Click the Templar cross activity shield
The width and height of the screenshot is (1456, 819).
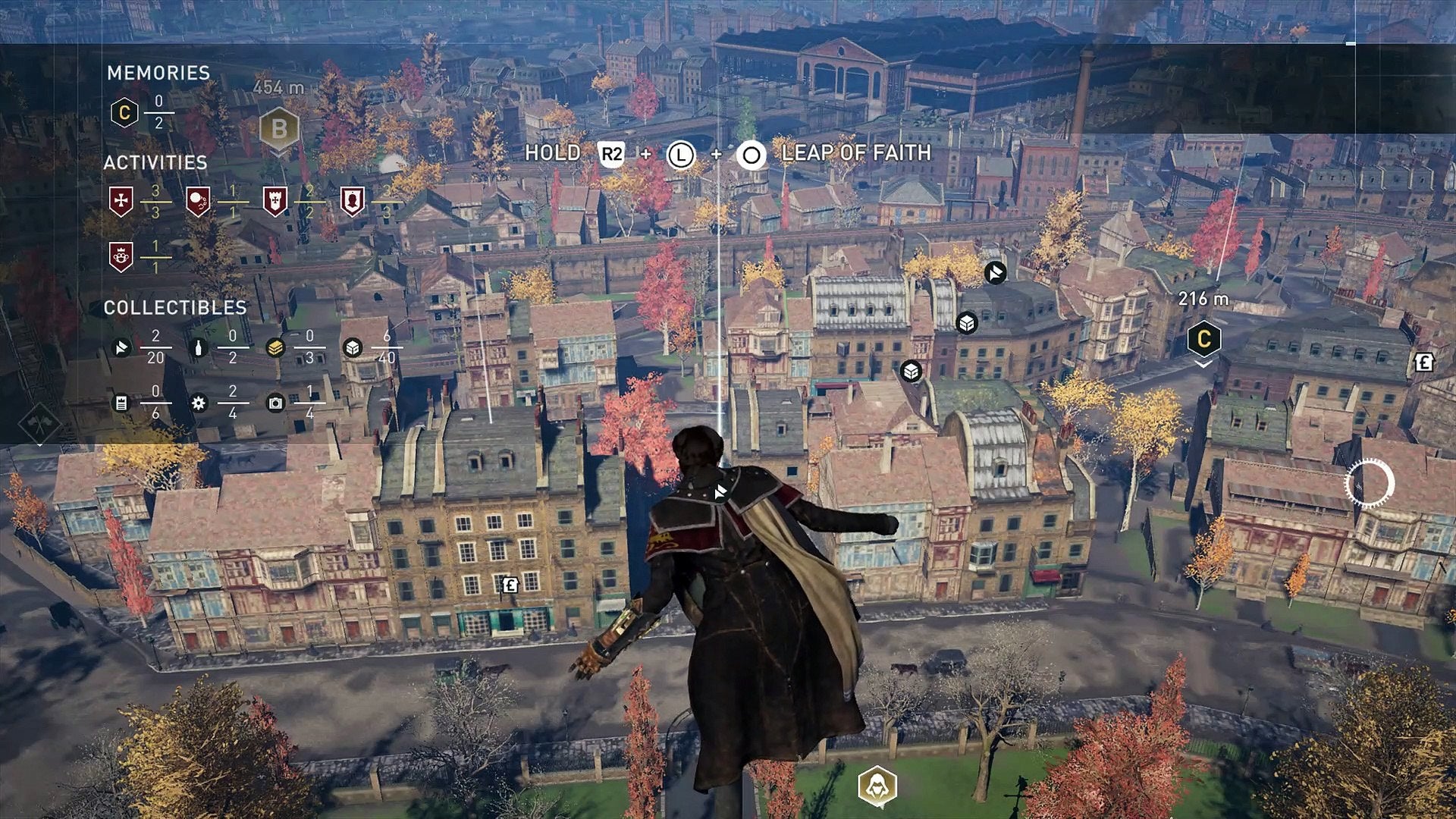coord(121,201)
